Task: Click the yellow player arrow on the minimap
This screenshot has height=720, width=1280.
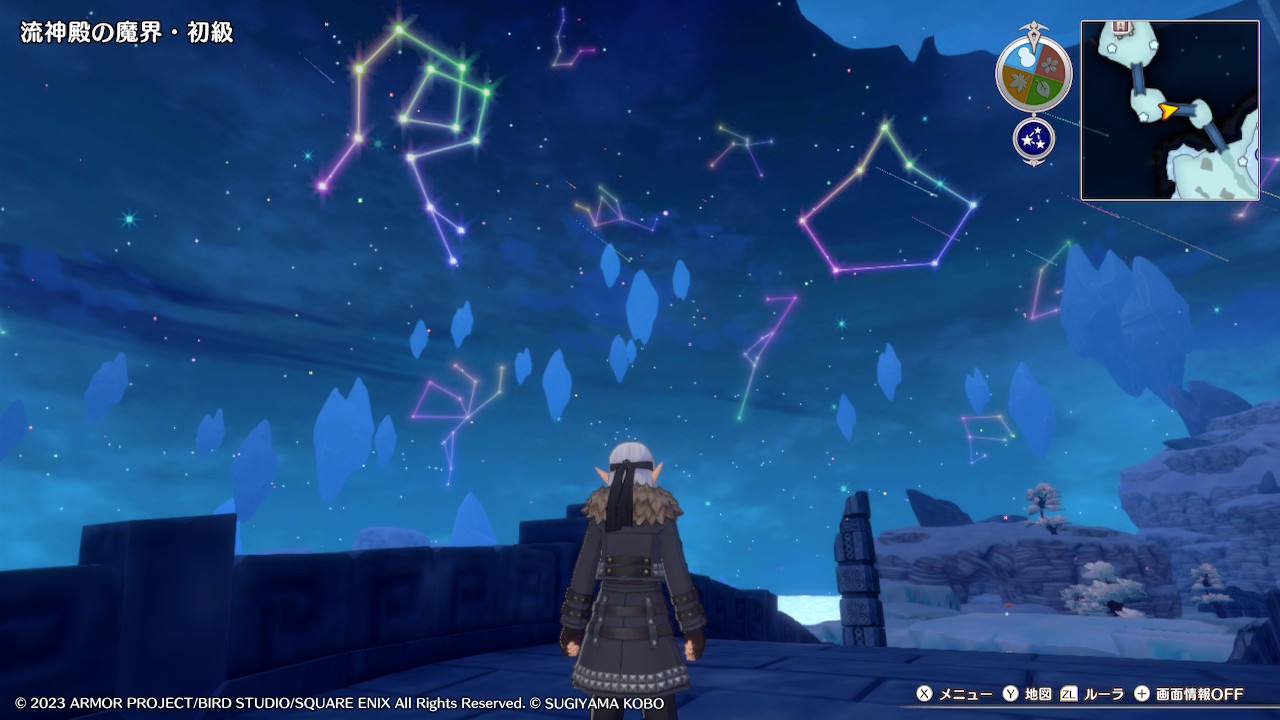Action: 1166,111
